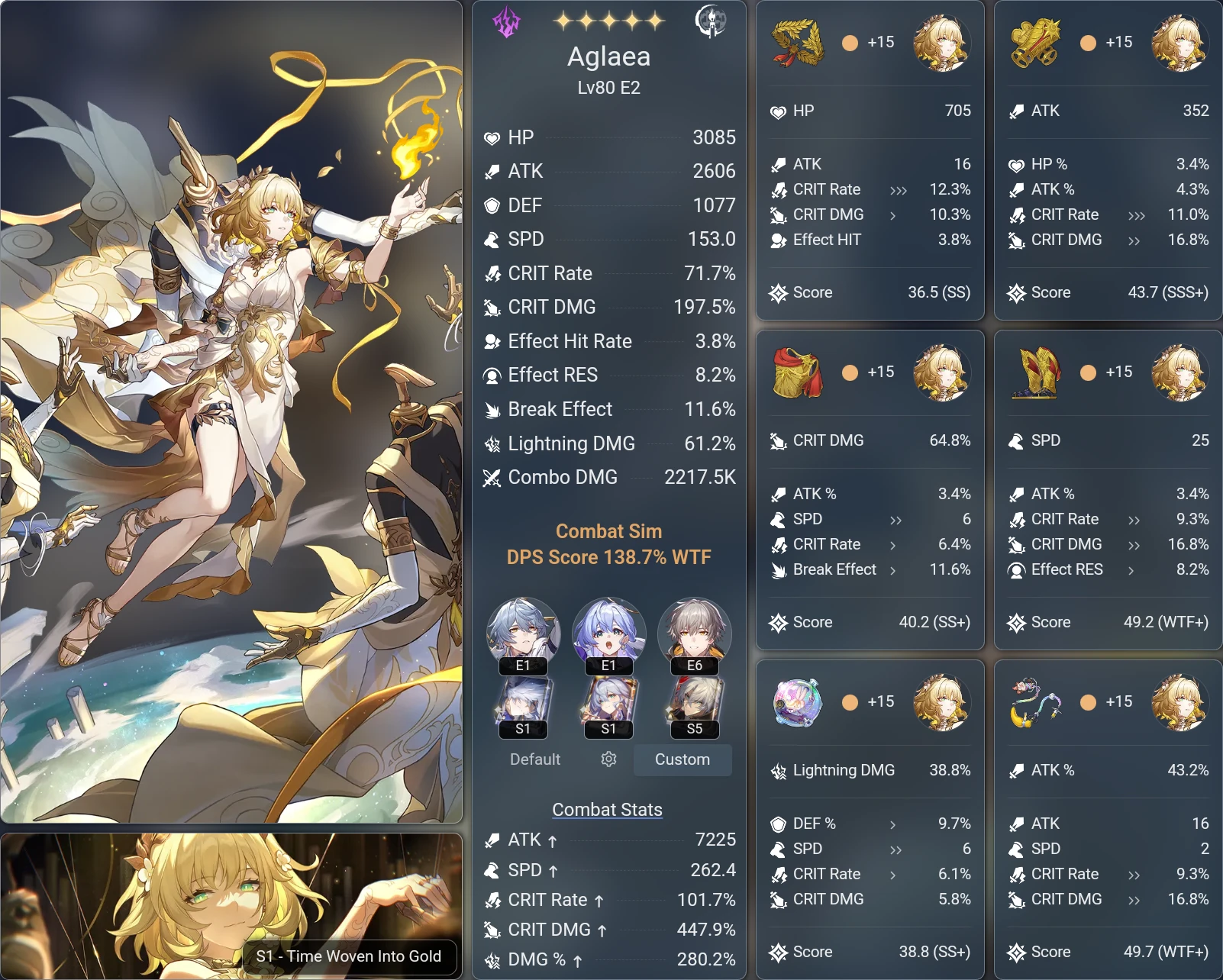1223x980 pixels.
Task: Select the Default team tab
Action: (x=534, y=759)
